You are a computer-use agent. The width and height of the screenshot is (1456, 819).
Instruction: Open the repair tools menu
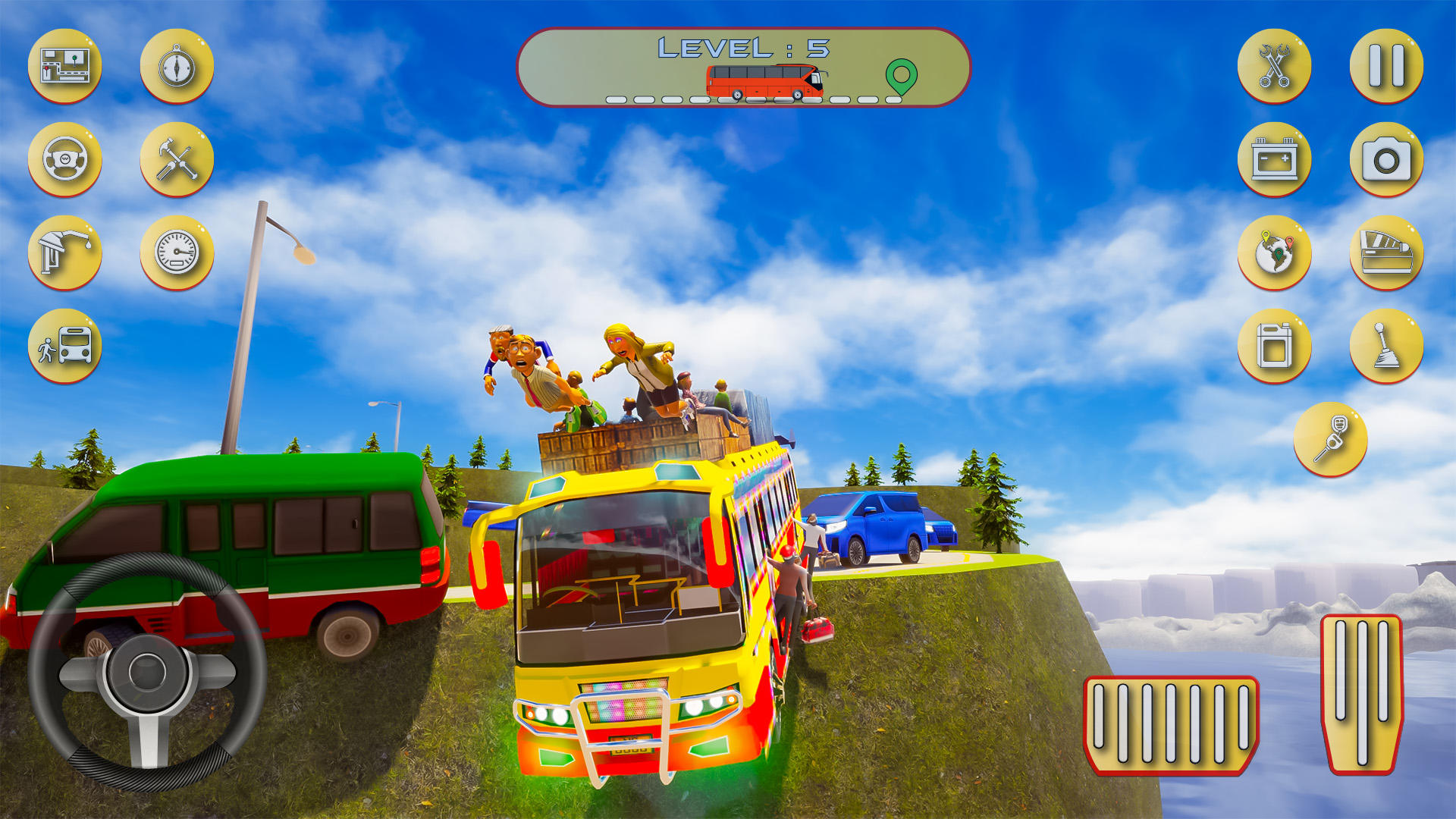pos(176,160)
